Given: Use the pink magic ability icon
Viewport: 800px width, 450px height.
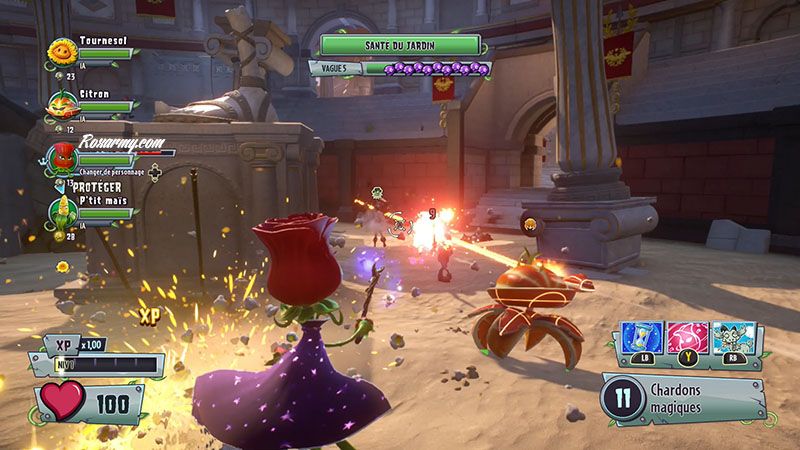Looking at the screenshot, I should [x=688, y=338].
